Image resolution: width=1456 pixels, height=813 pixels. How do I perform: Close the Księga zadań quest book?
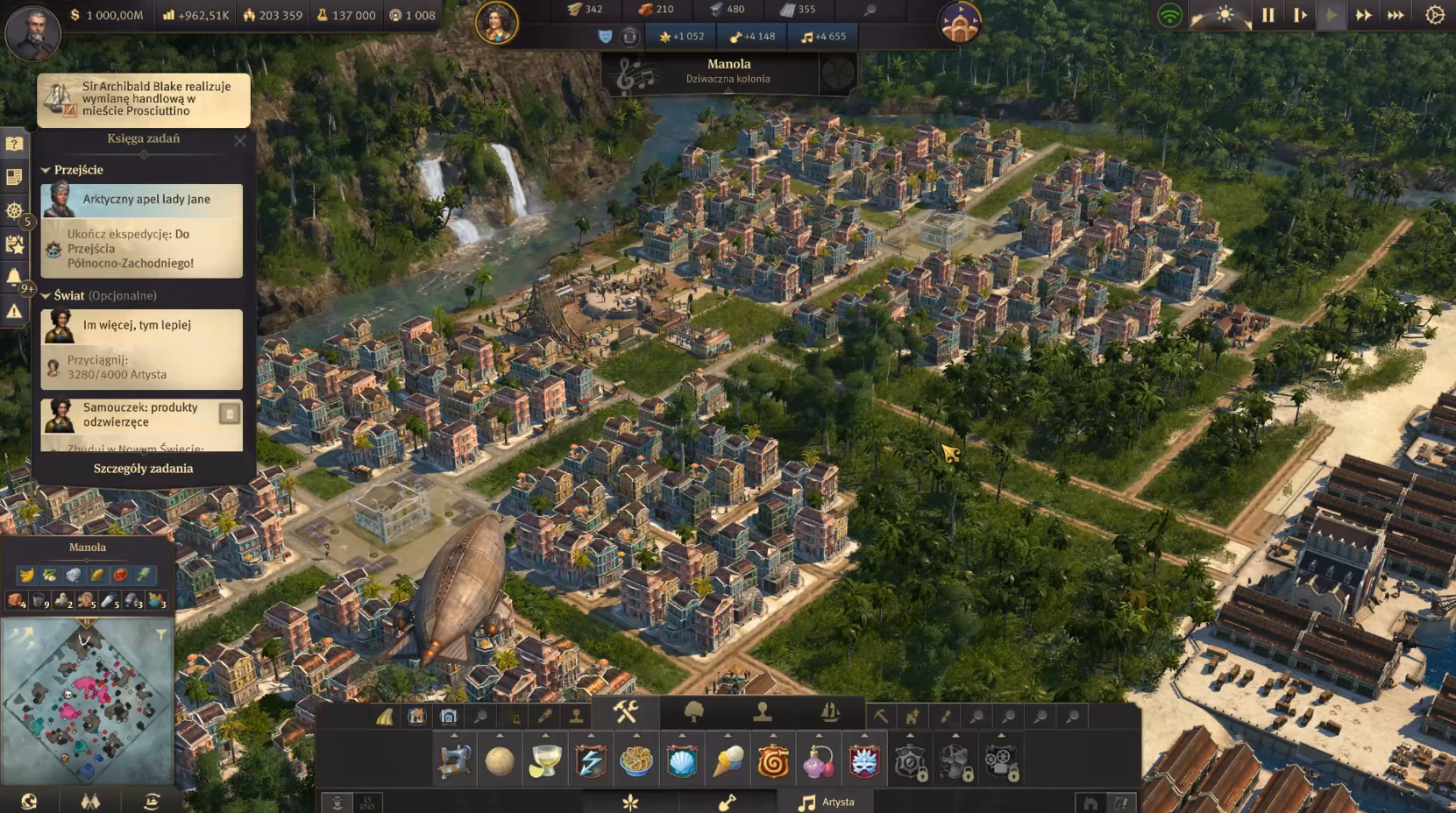[240, 140]
